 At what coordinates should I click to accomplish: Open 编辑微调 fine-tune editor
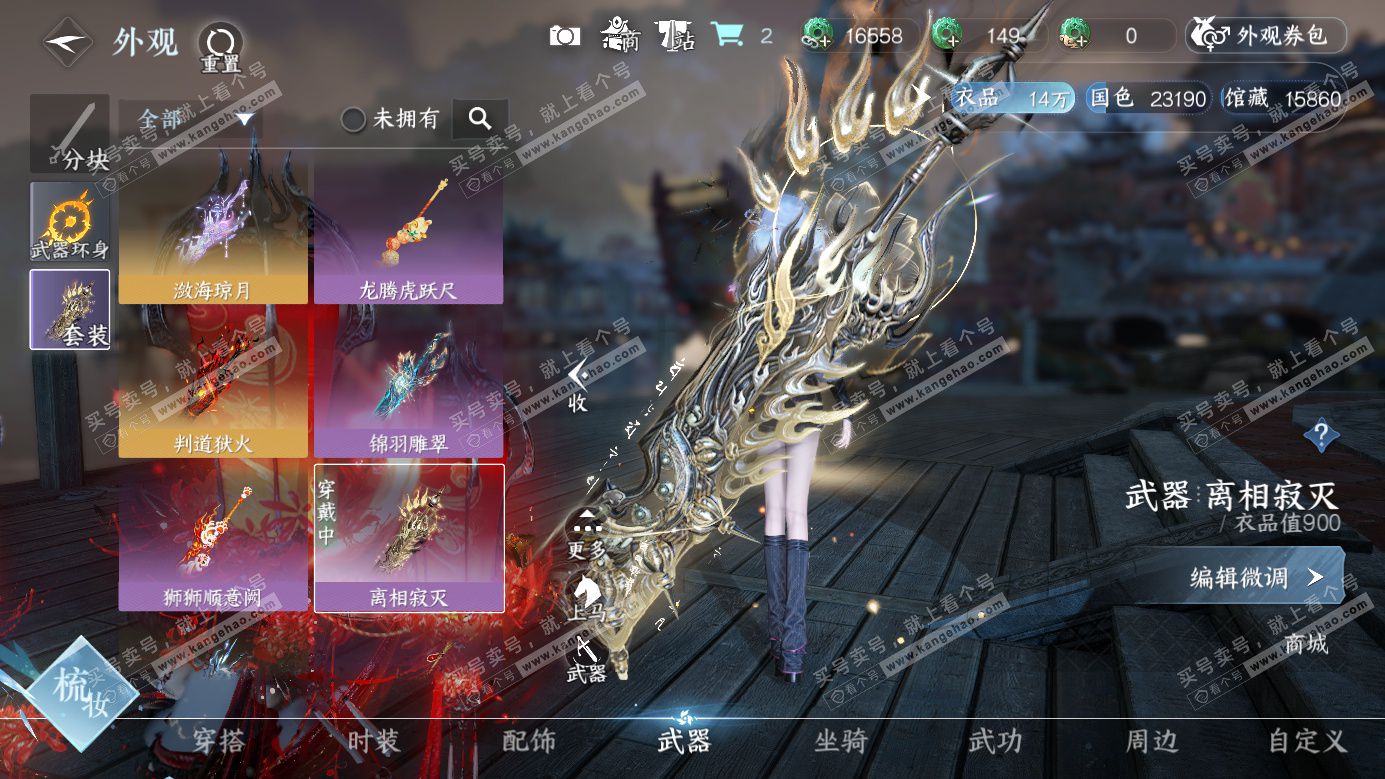coord(1257,577)
